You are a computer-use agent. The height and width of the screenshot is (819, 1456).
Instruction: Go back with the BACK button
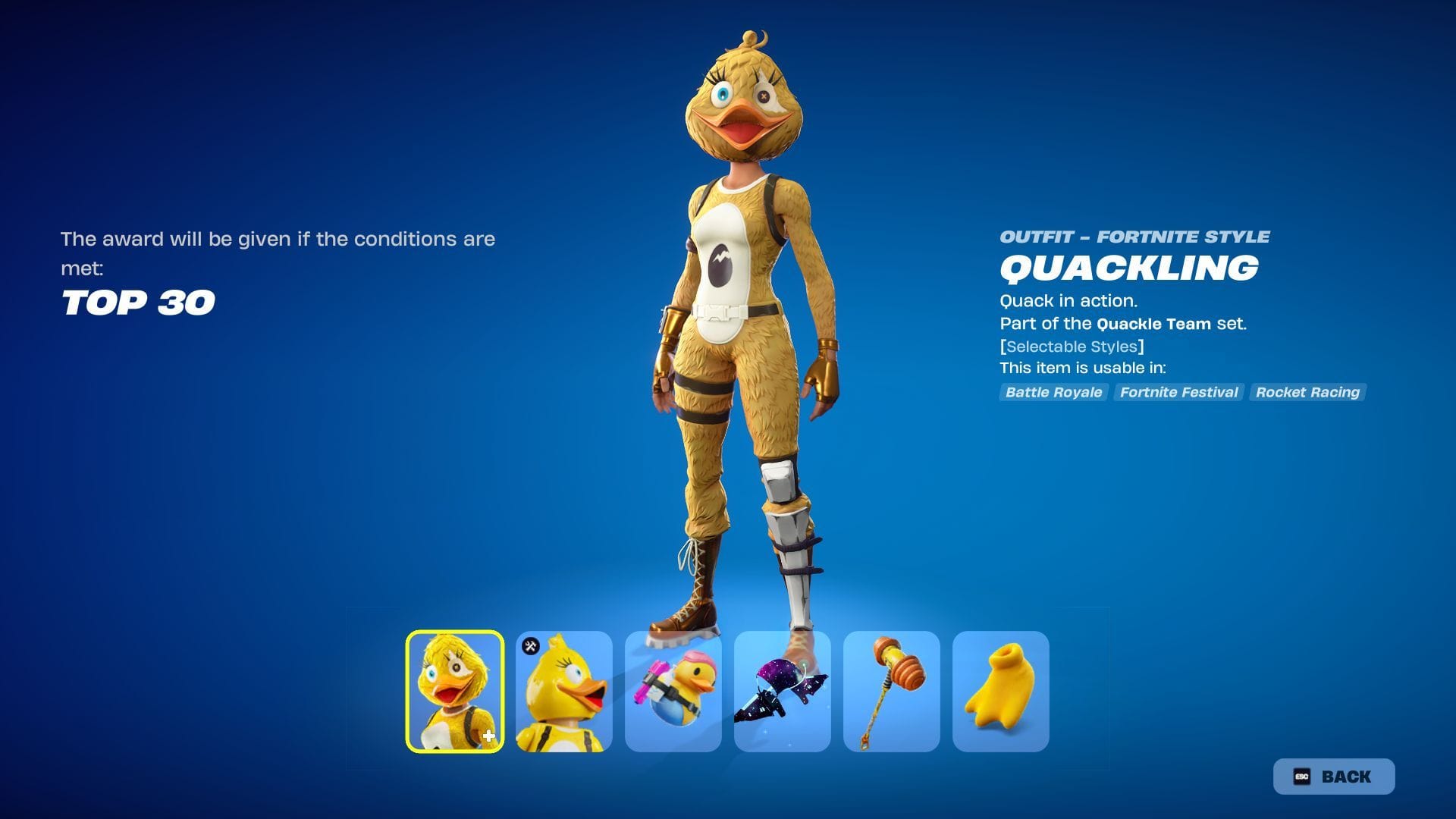[x=1334, y=777]
